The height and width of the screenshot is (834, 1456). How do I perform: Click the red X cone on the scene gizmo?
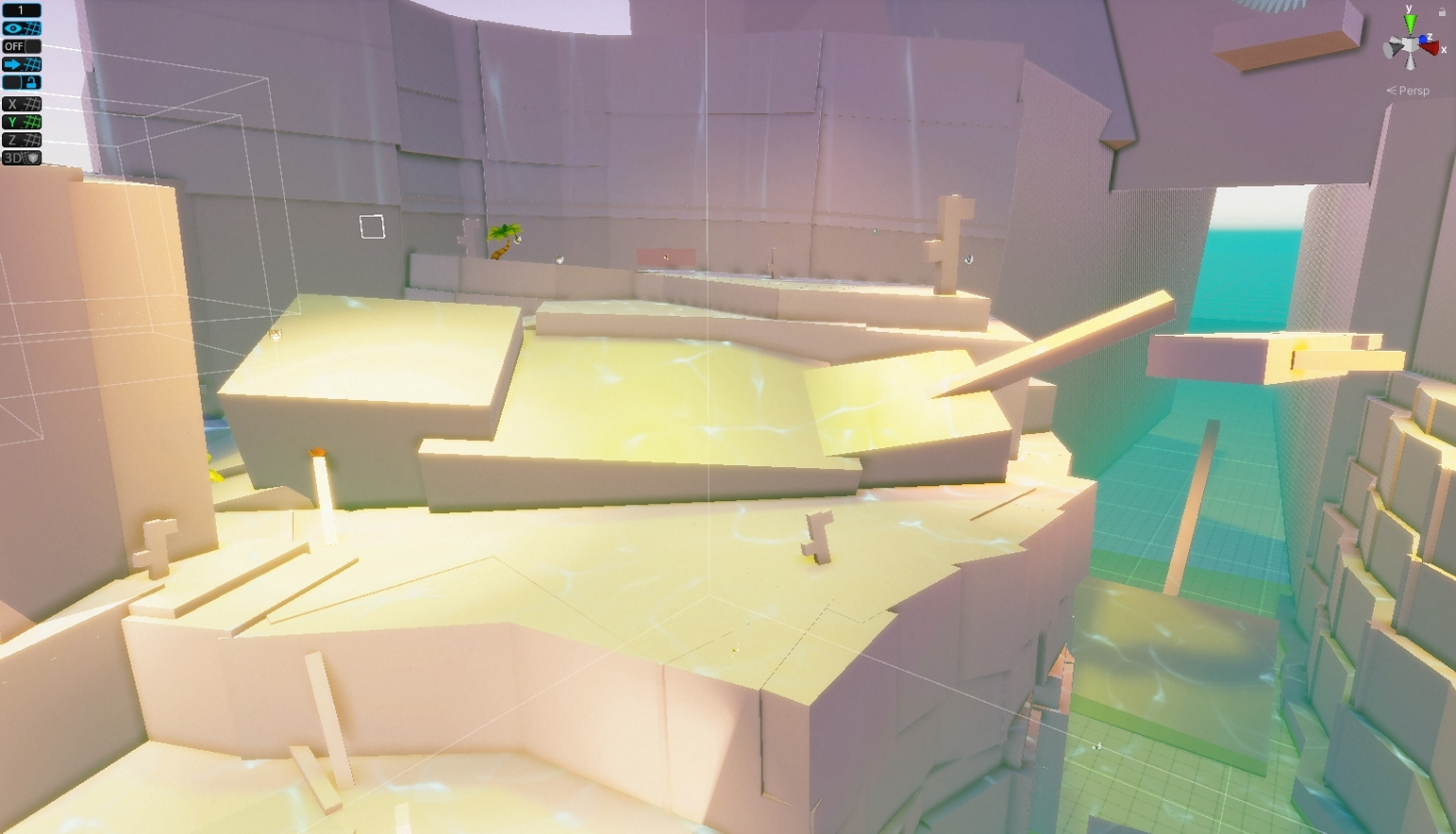1430,48
